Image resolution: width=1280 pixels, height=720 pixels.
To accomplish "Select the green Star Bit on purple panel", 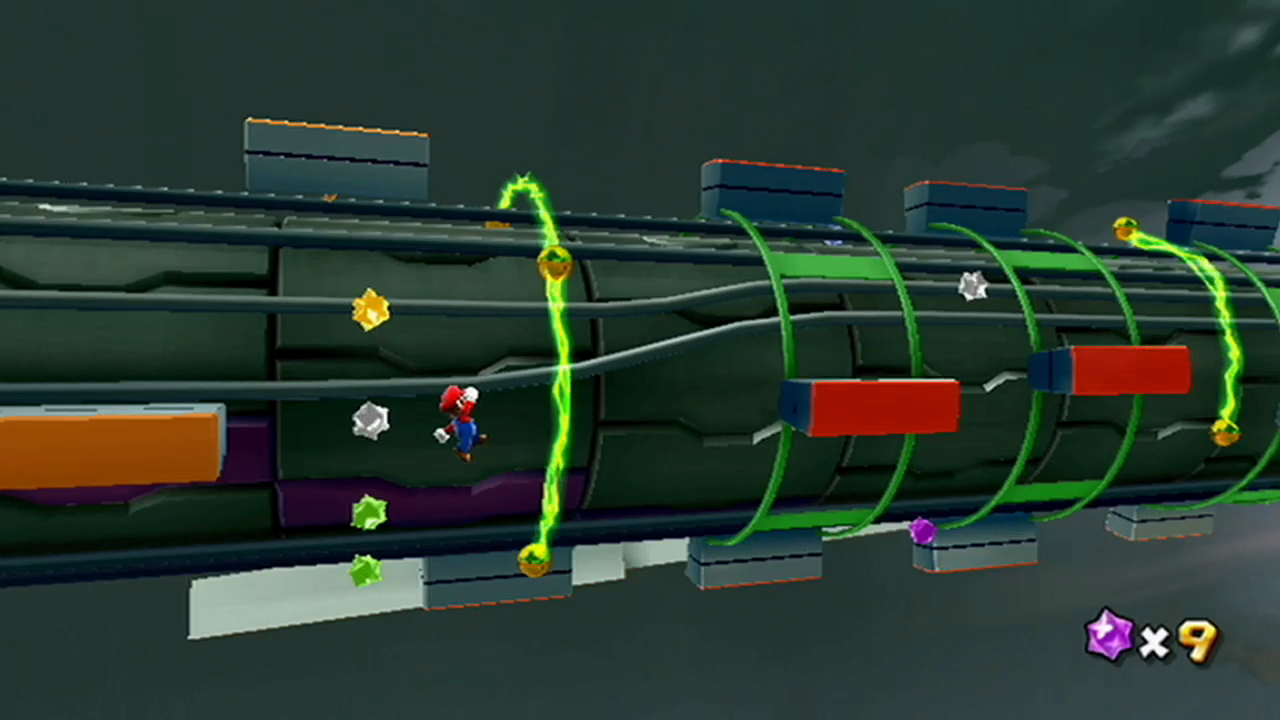I will 368,511.
